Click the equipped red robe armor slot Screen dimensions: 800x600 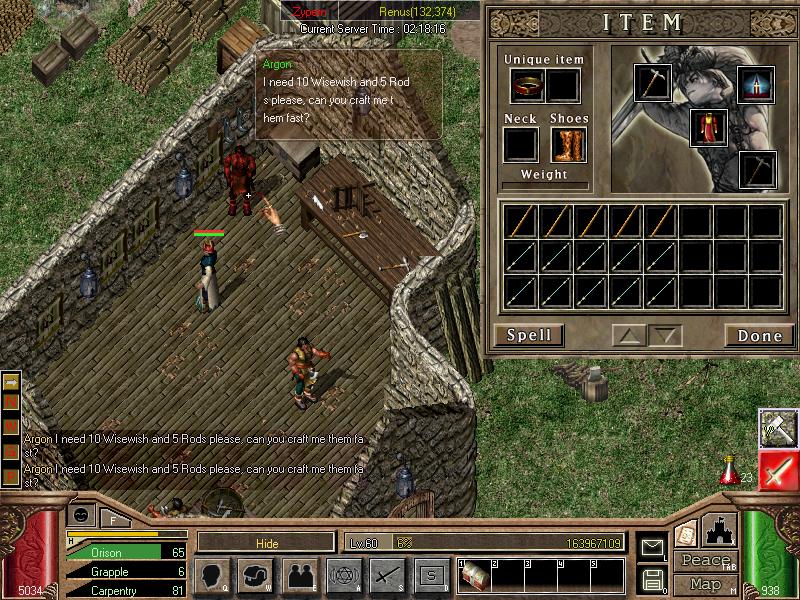(x=708, y=128)
